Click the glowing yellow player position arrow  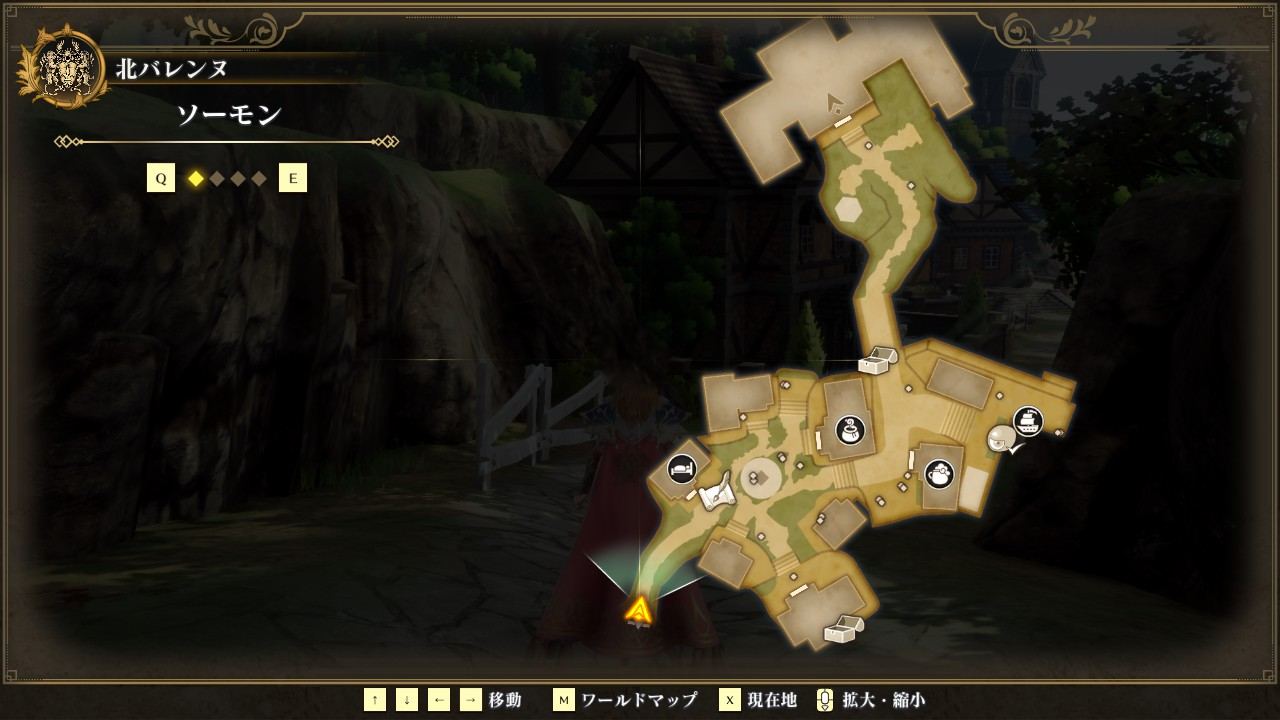tap(639, 609)
